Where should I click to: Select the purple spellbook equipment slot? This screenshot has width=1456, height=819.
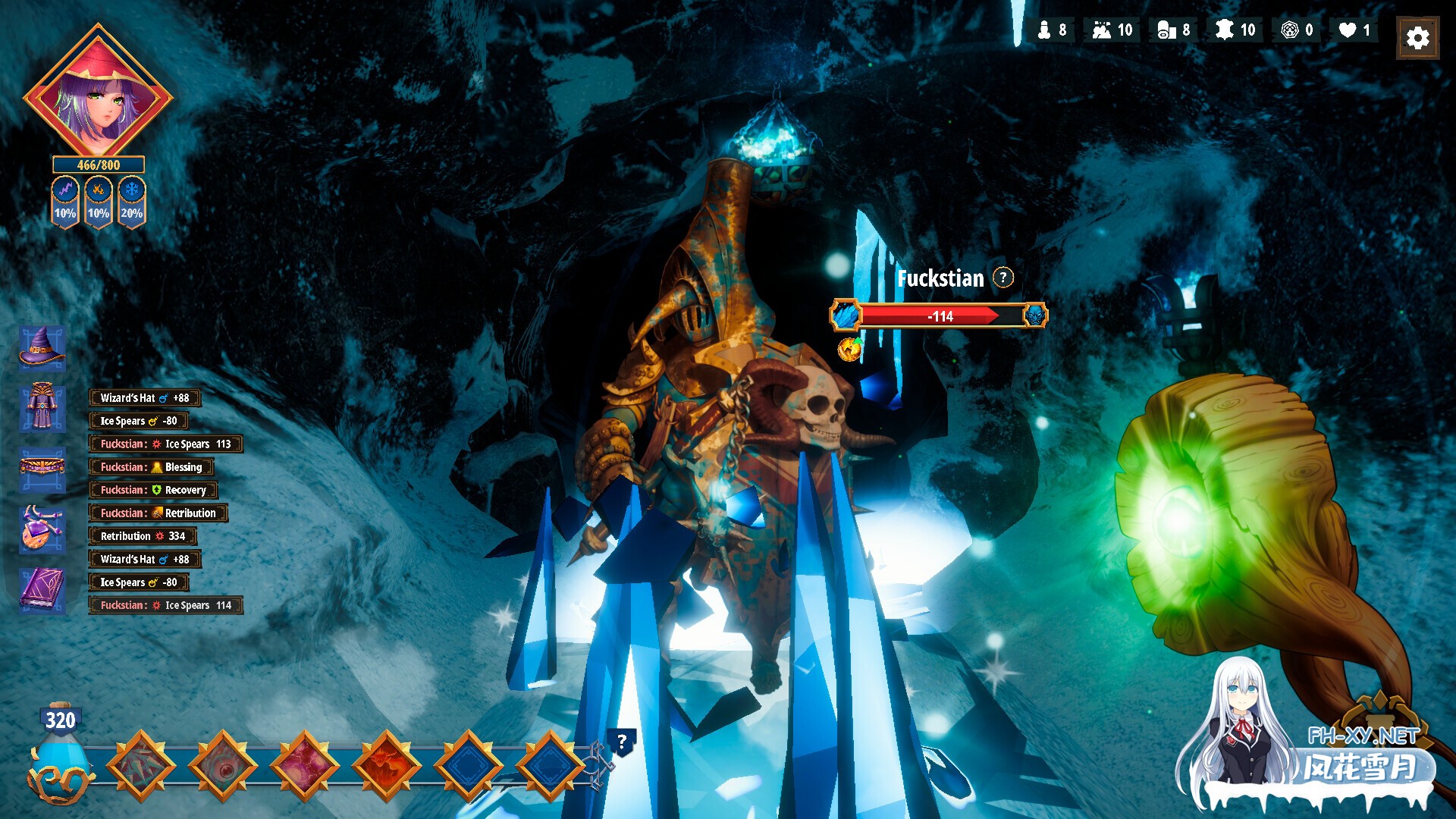pos(42,589)
